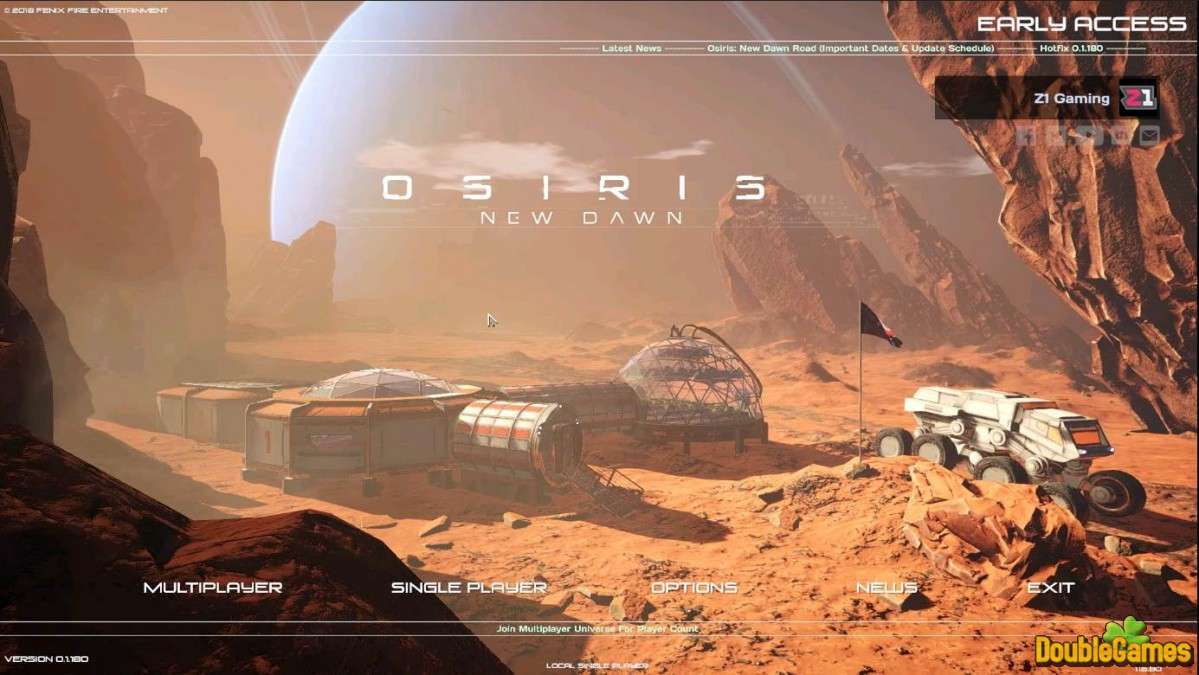1199x675 pixels.
Task: Click the envelope mail icon
Action: 1149,136
